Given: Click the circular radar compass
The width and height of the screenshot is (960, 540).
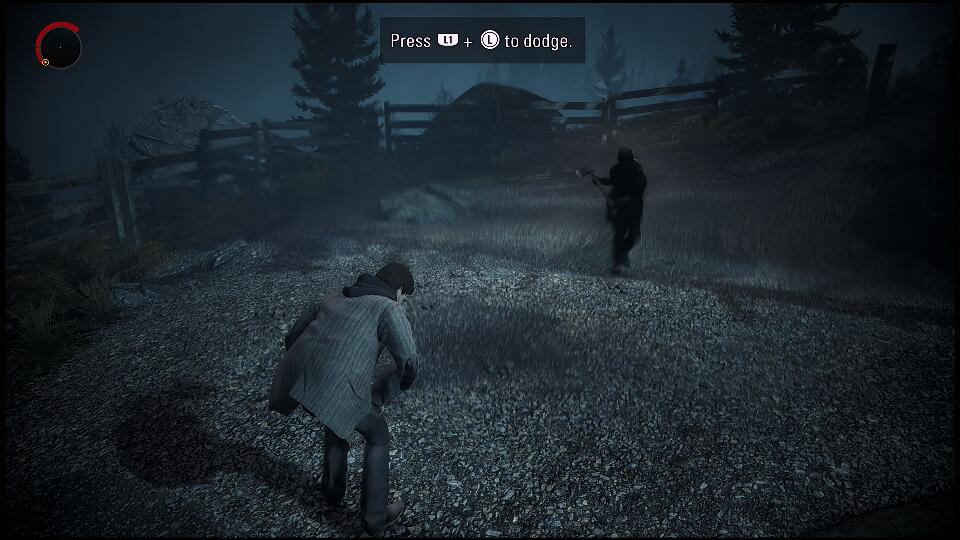Looking at the screenshot, I should pos(59,46).
